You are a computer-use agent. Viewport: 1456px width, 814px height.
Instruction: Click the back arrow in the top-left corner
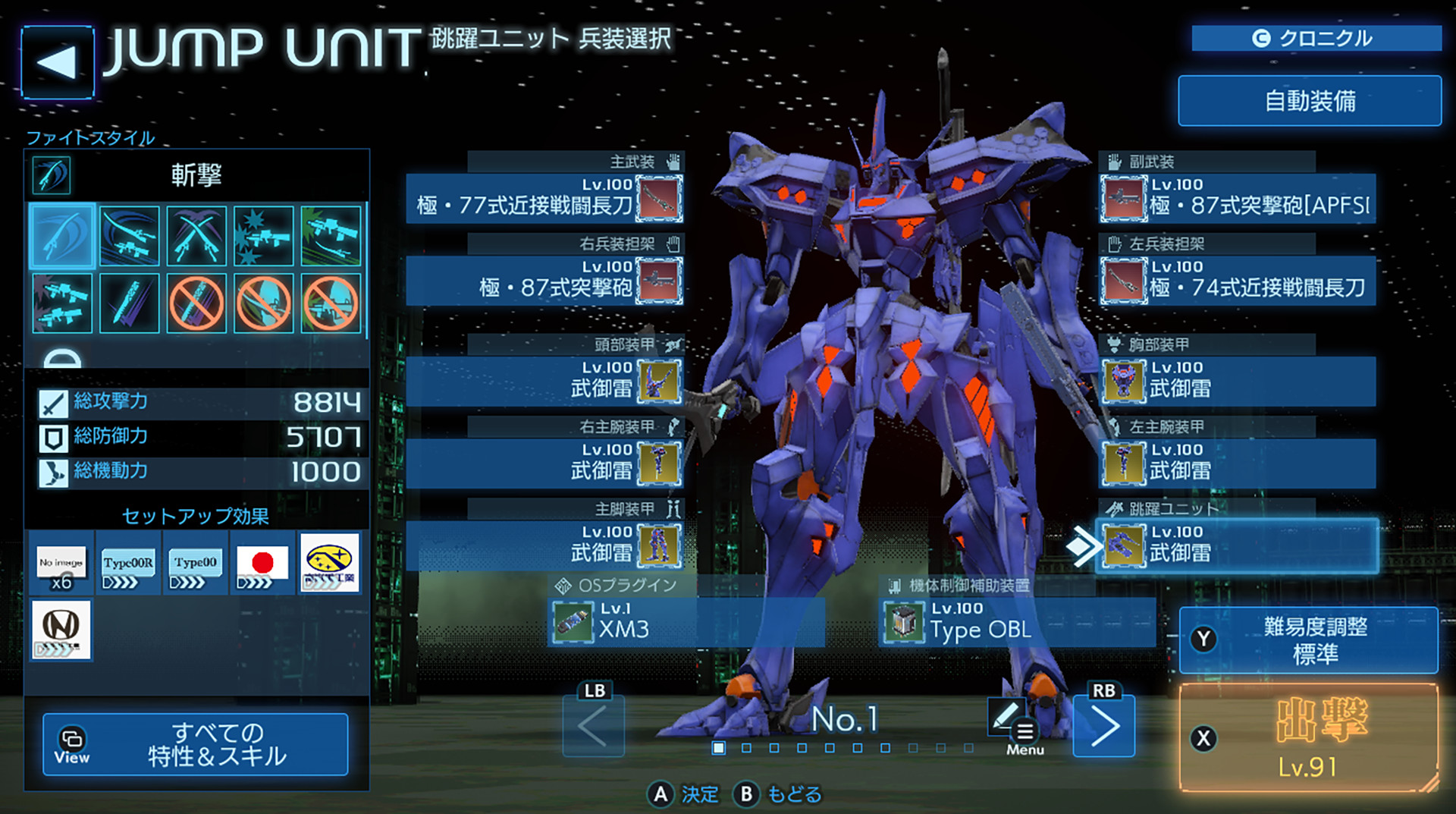pyautogui.click(x=57, y=62)
